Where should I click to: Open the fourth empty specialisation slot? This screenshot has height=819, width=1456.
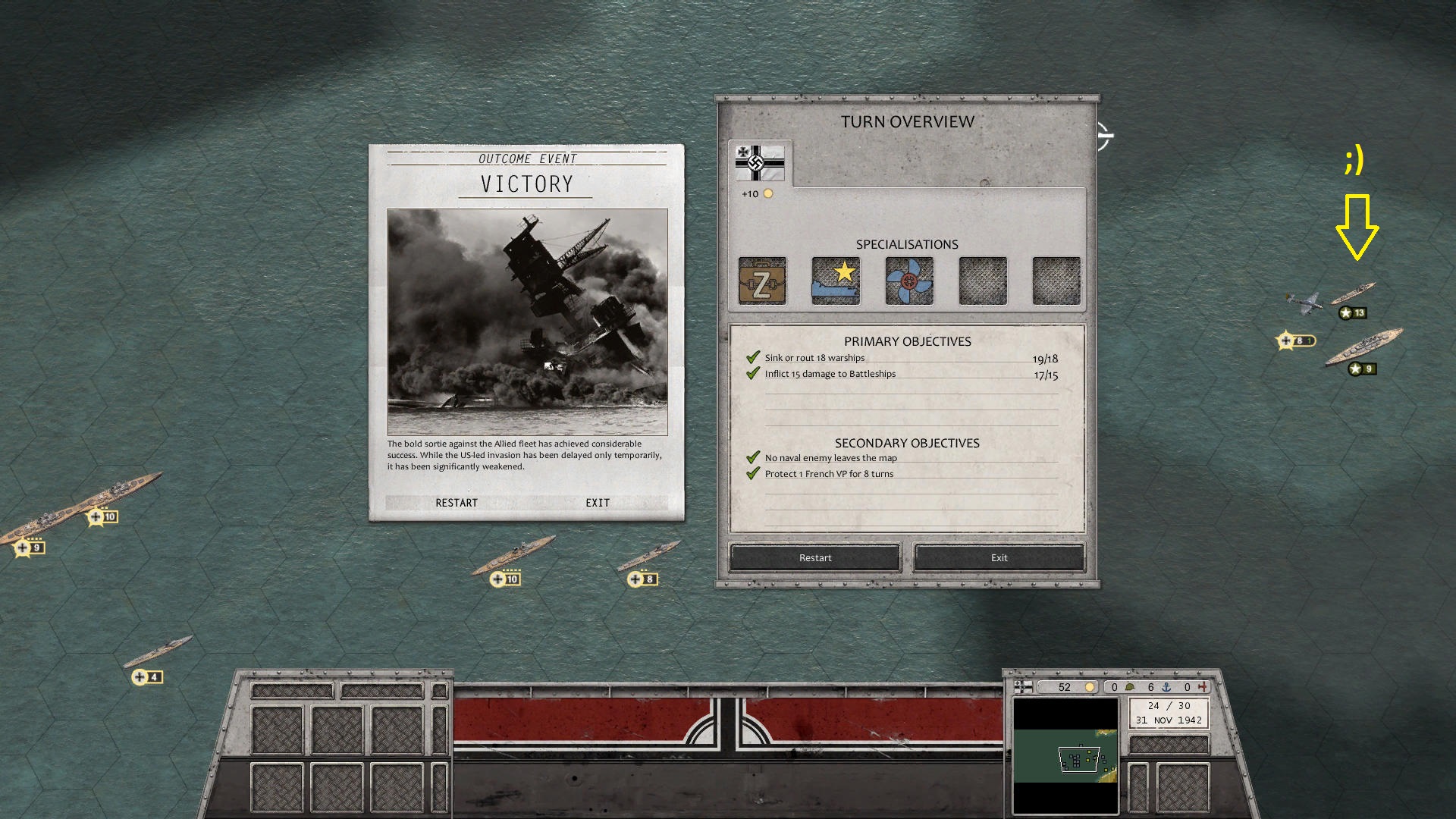pyautogui.click(x=981, y=281)
